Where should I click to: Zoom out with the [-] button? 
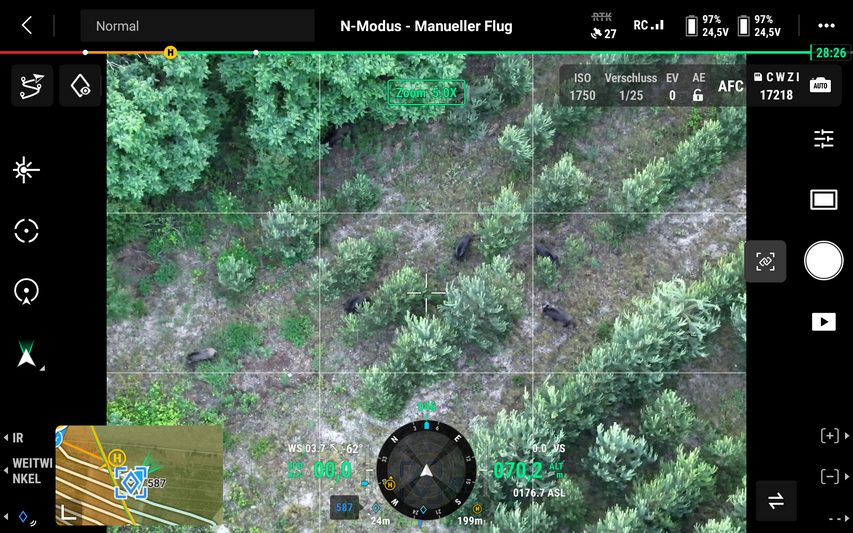(830, 476)
